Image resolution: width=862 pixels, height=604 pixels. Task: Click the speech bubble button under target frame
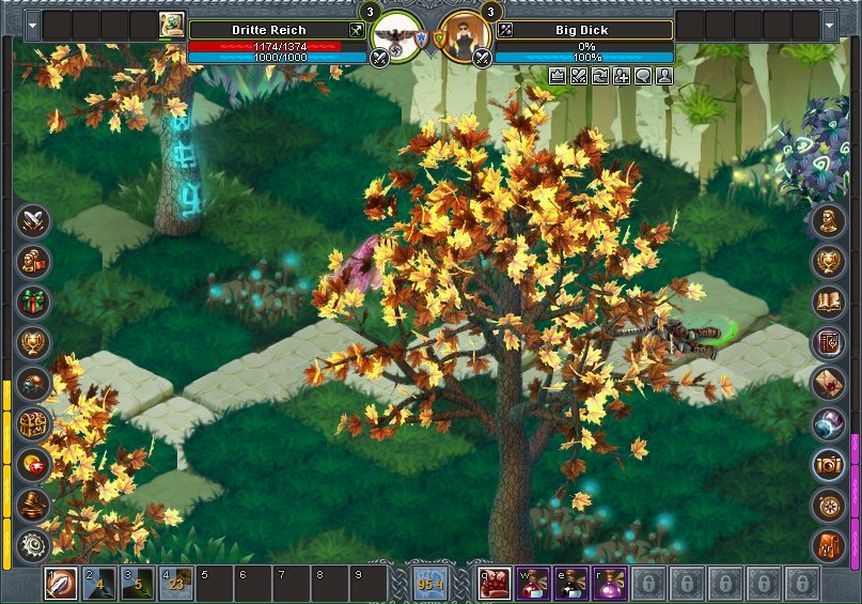(x=643, y=76)
